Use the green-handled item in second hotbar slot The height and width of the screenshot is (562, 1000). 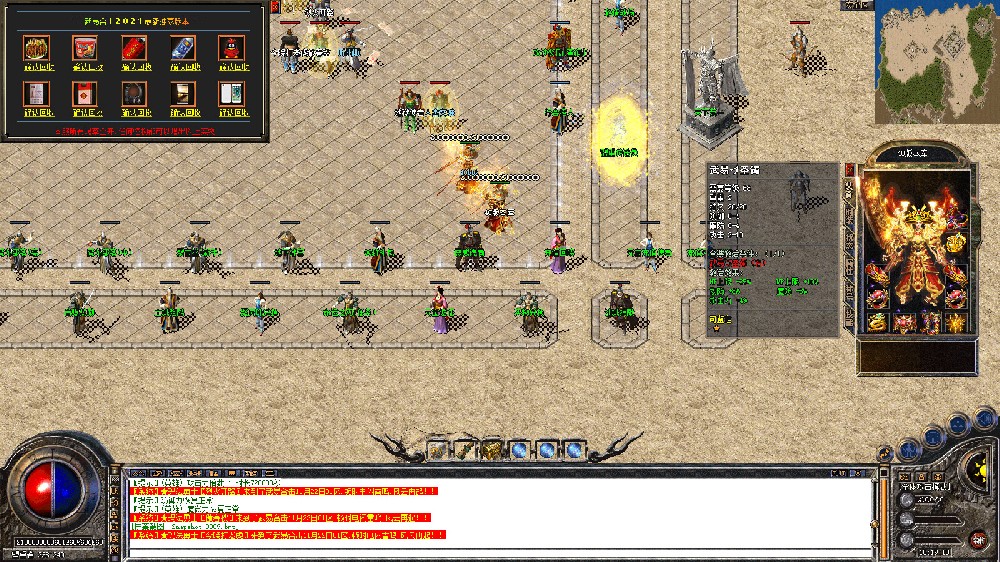(465, 450)
